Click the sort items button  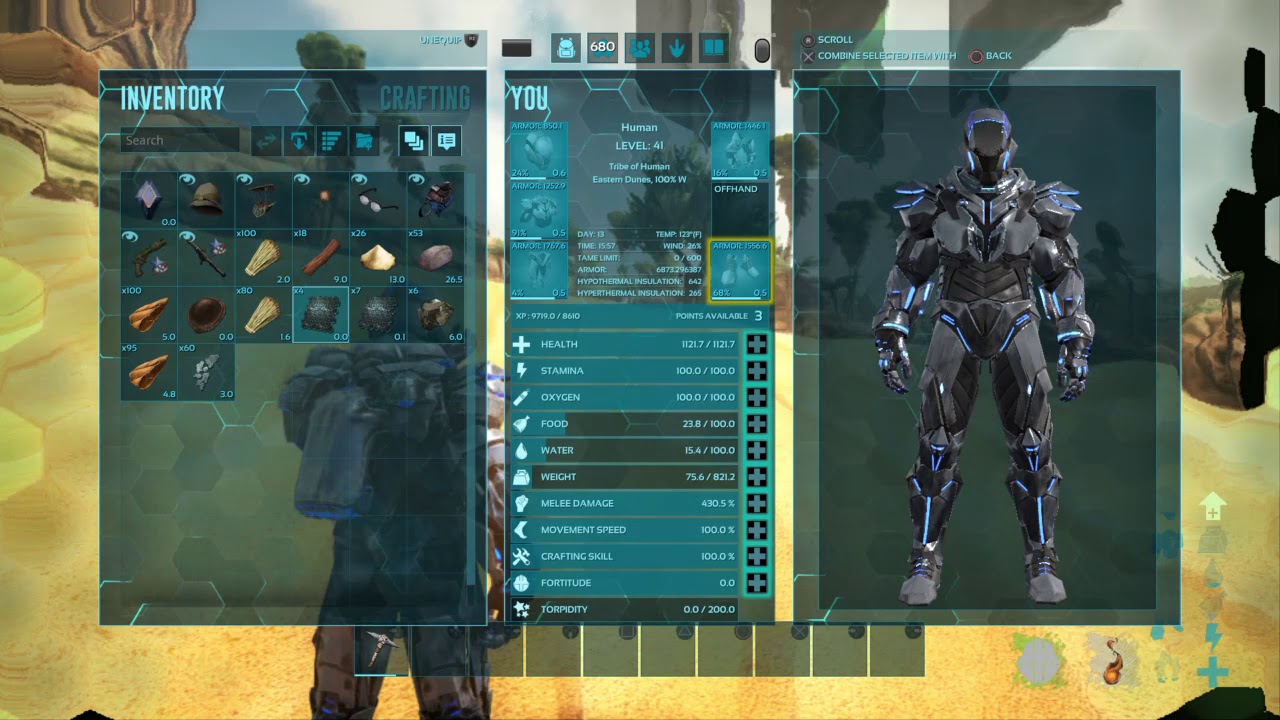330,141
